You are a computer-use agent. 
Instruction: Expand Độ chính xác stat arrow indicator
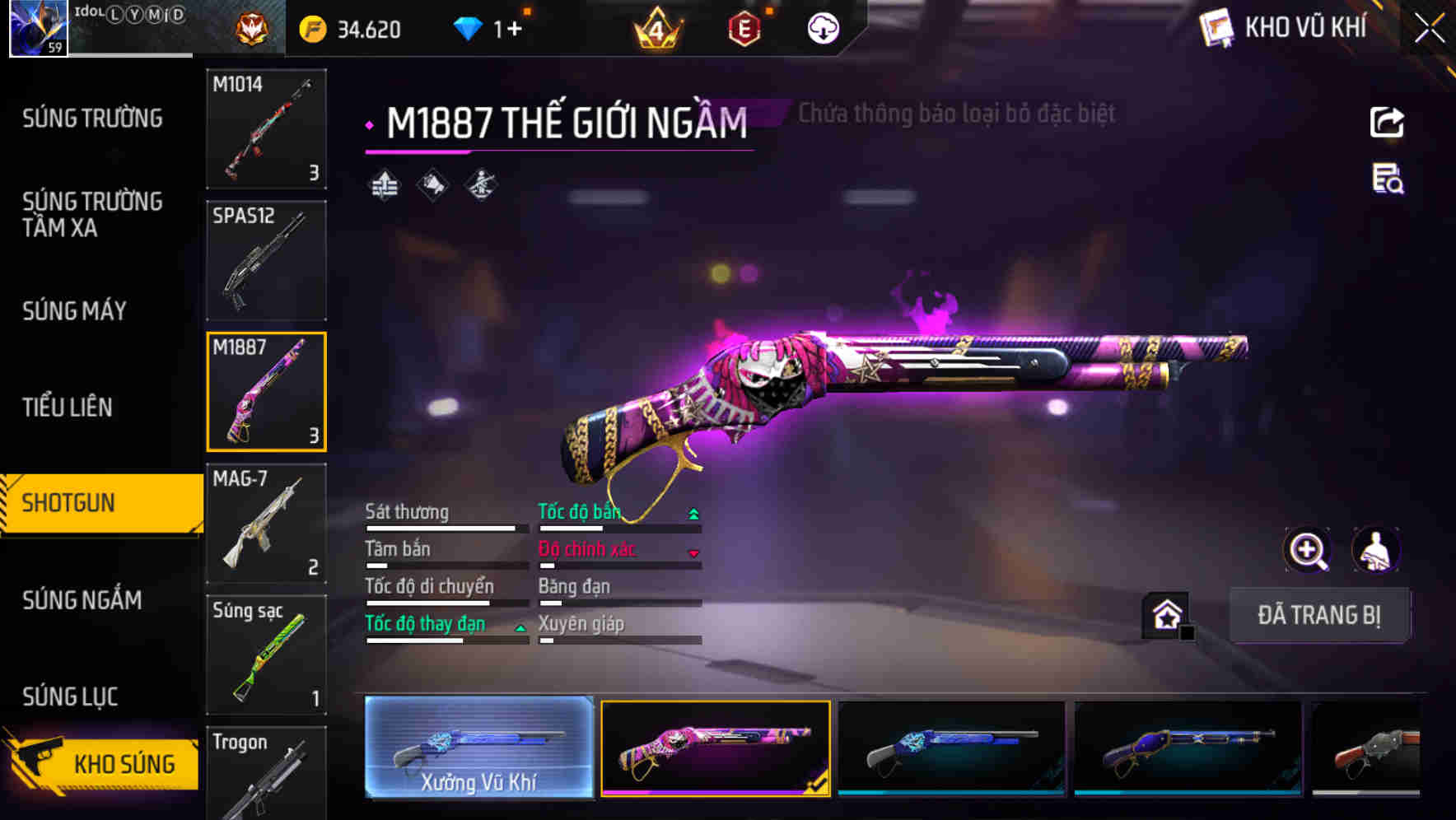point(694,551)
